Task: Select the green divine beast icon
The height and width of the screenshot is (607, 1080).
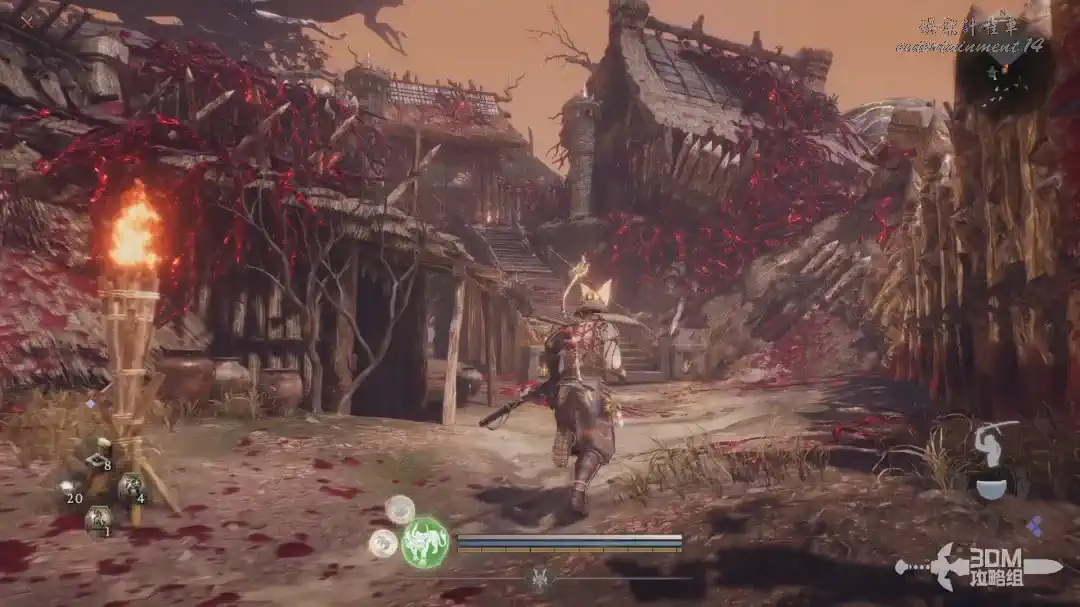Action: [425, 543]
